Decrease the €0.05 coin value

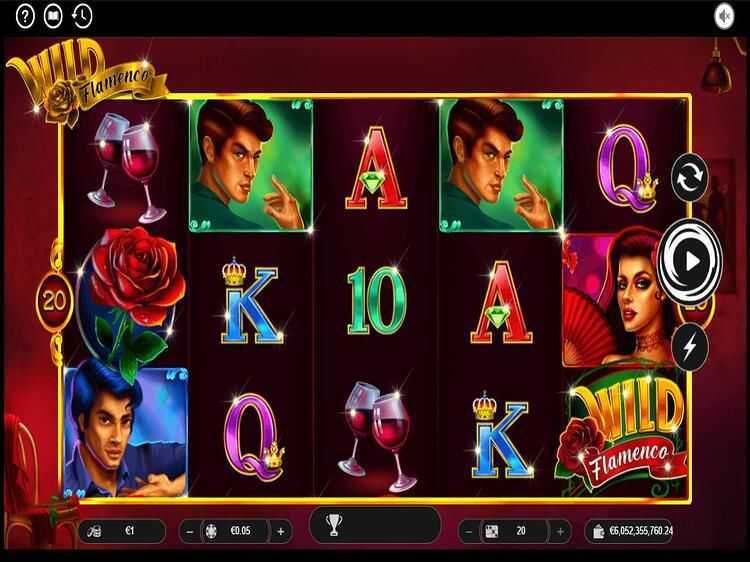(x=189, y=531)
